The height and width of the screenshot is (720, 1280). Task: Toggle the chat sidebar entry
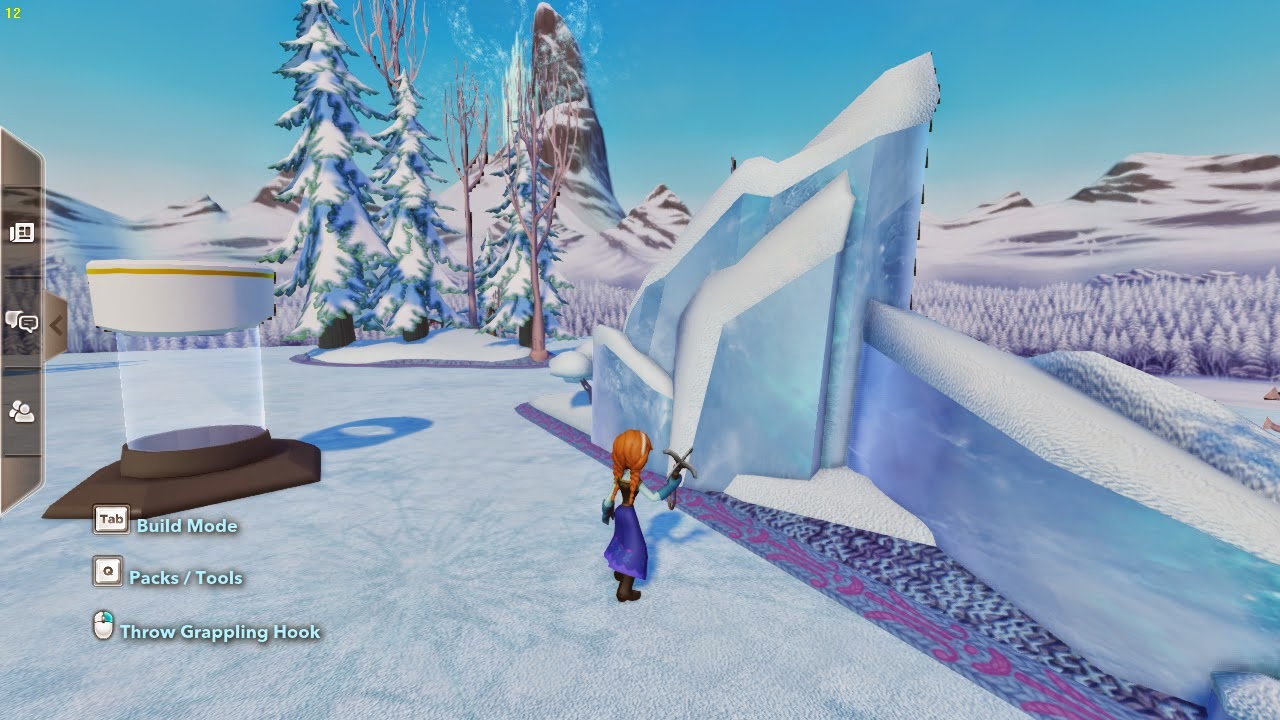[22, 323]
